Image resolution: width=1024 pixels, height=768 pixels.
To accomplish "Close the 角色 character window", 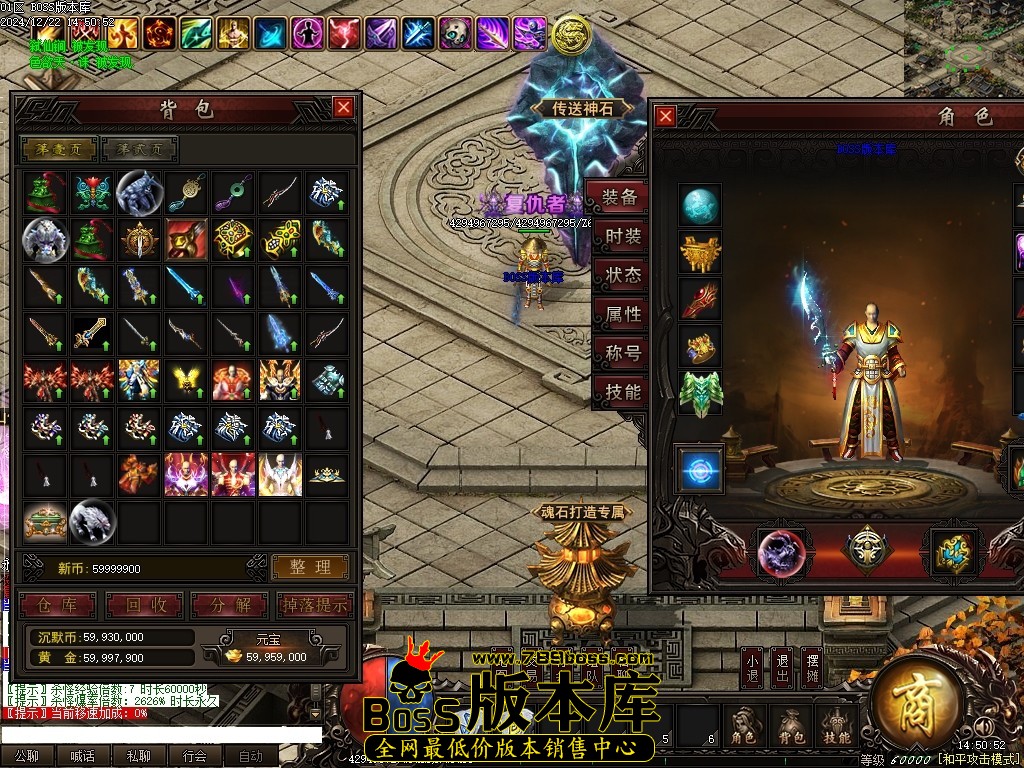I will (x=665, y=116).
